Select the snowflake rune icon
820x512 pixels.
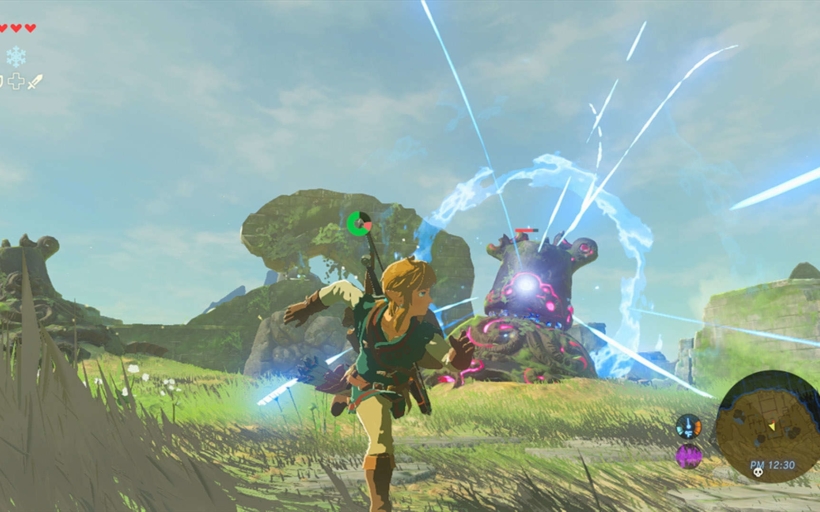pos(16,56)
